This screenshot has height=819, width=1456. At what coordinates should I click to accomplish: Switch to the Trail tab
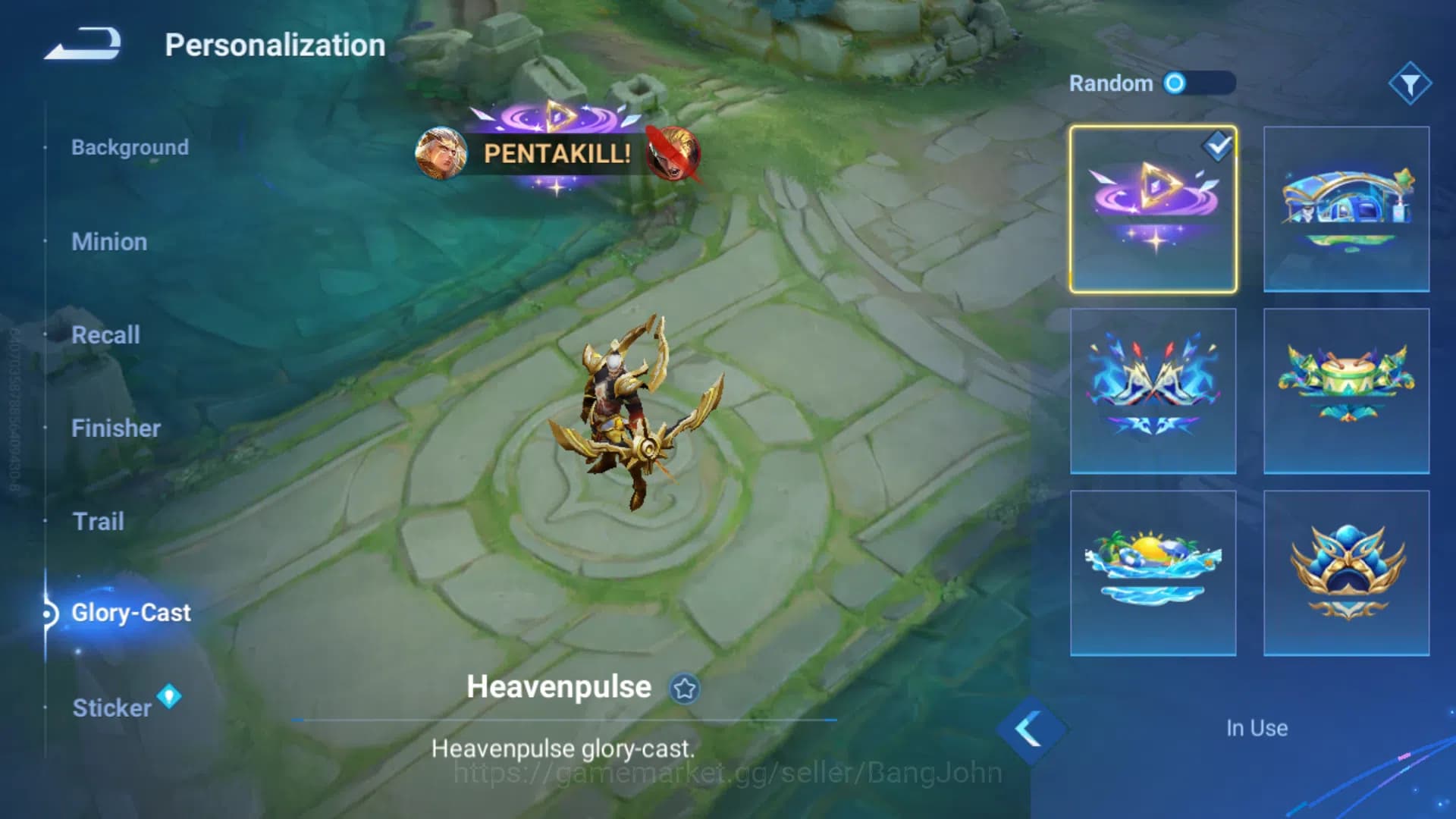tap(98, 522)
